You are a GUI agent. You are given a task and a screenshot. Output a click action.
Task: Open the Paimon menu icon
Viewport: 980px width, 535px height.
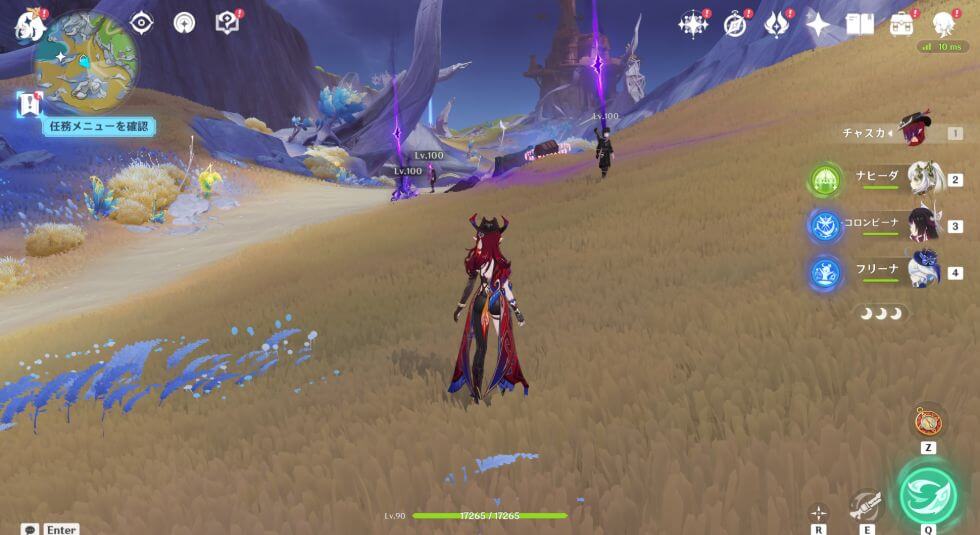[27, 25]
